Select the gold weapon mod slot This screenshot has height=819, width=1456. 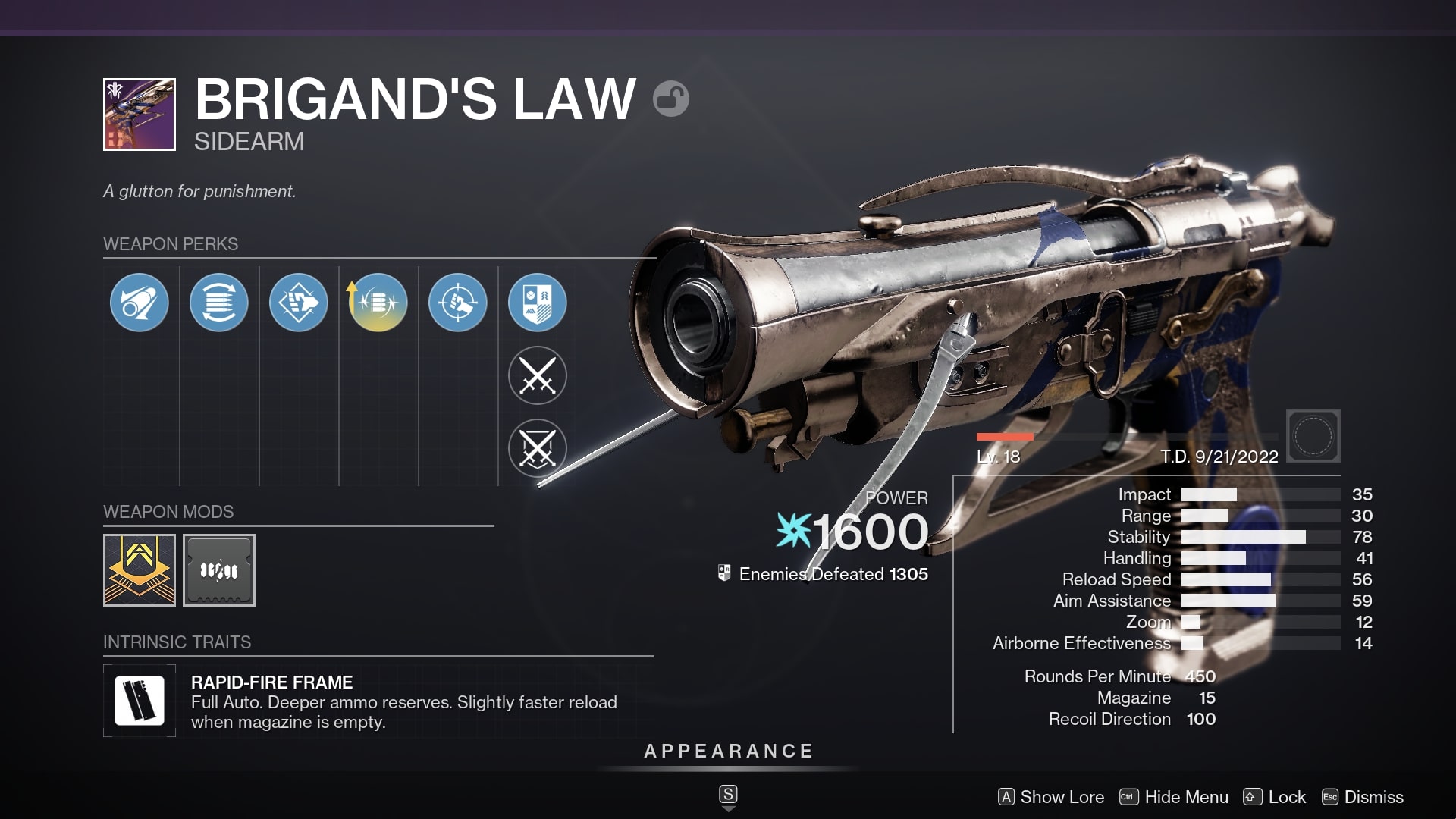(x=140, y=570)
